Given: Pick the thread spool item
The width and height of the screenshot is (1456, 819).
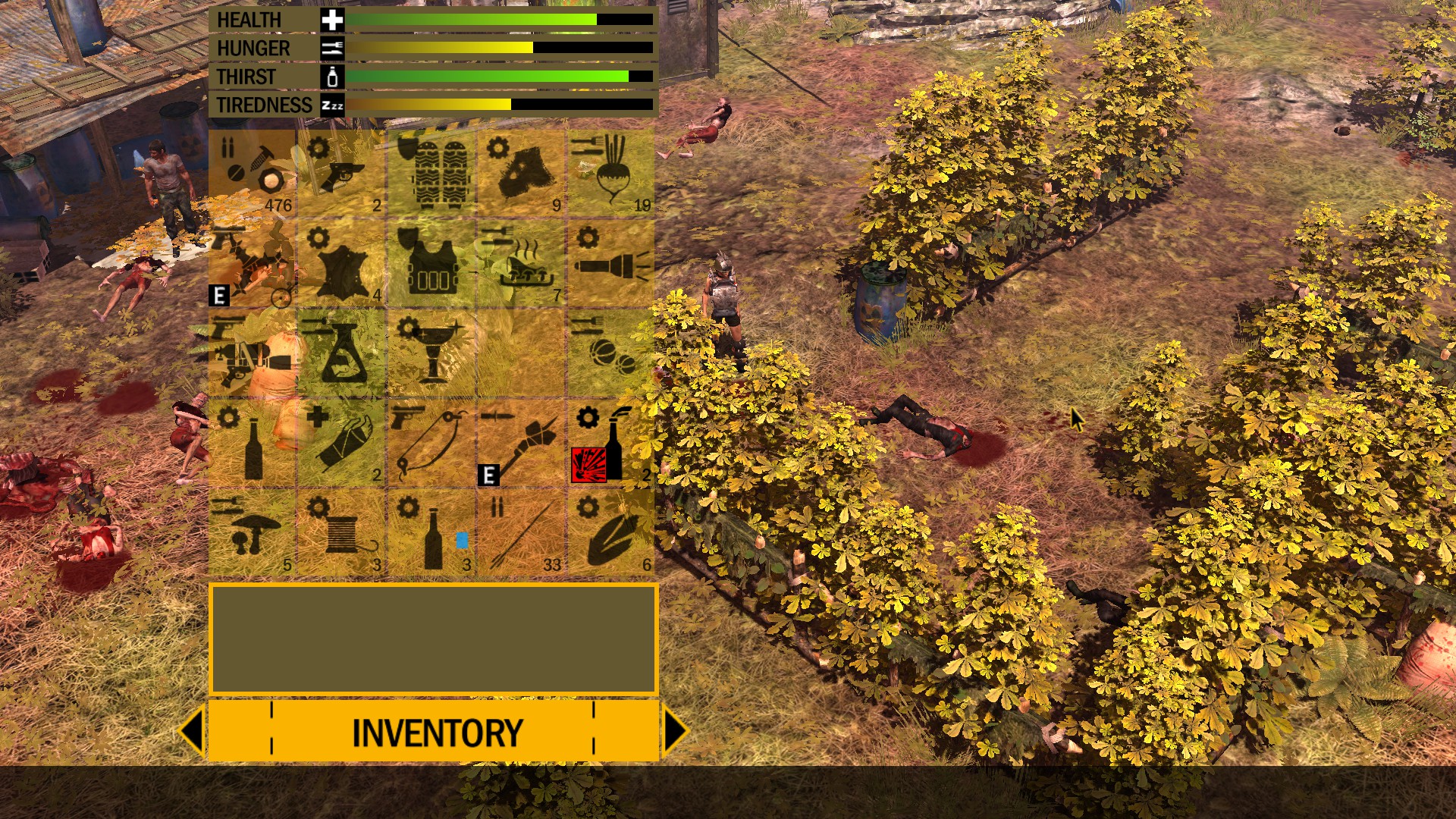Looking at the screenshot, I should coord(342,533).
